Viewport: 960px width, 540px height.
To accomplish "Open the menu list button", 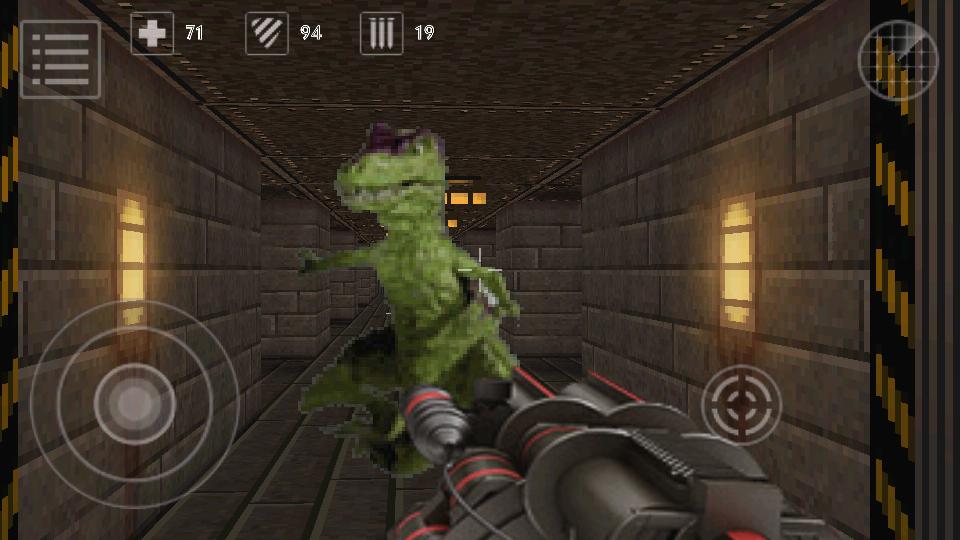I will click(60, 60).
